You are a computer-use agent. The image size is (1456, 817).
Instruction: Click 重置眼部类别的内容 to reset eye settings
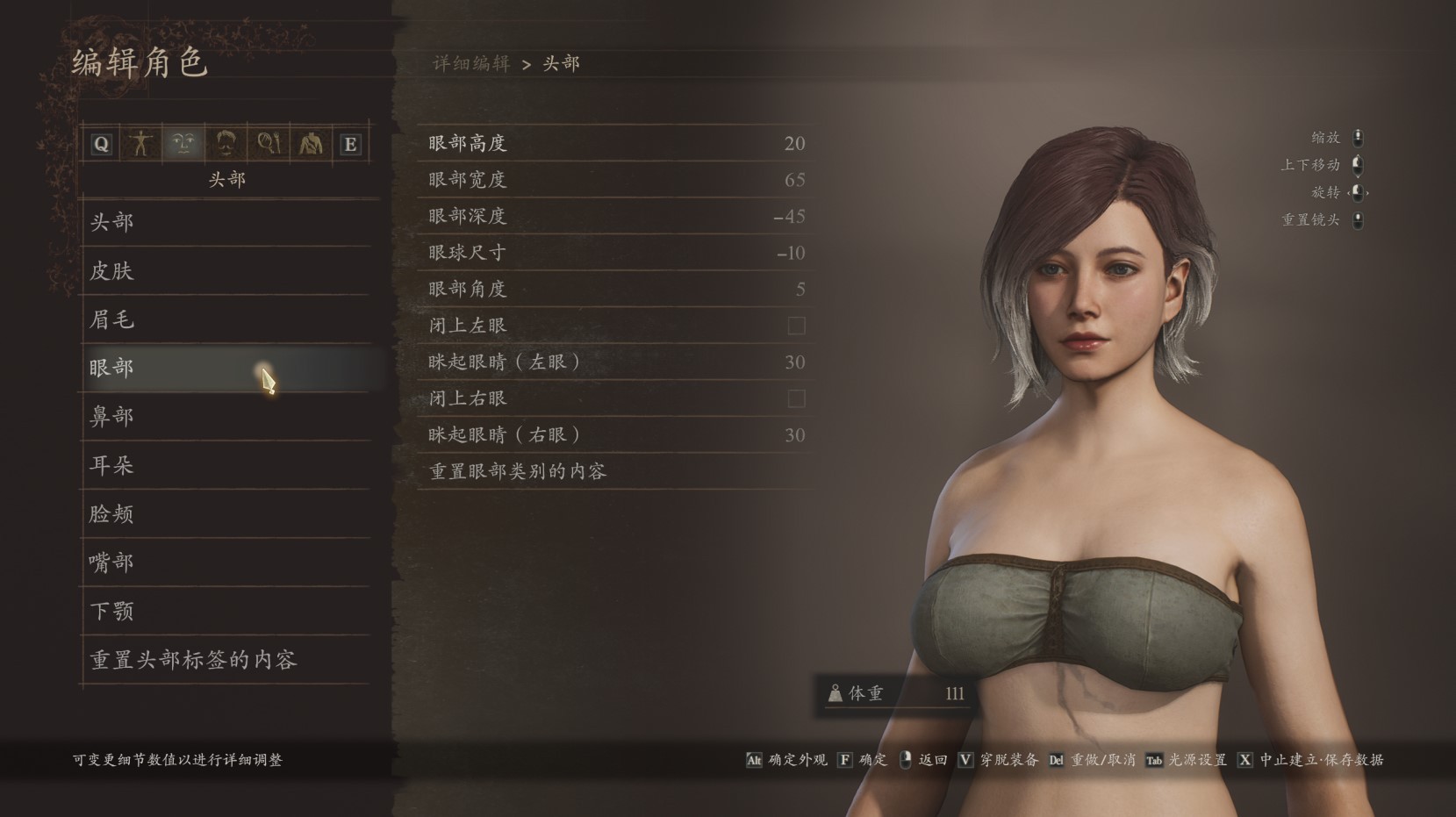point(520,471)
